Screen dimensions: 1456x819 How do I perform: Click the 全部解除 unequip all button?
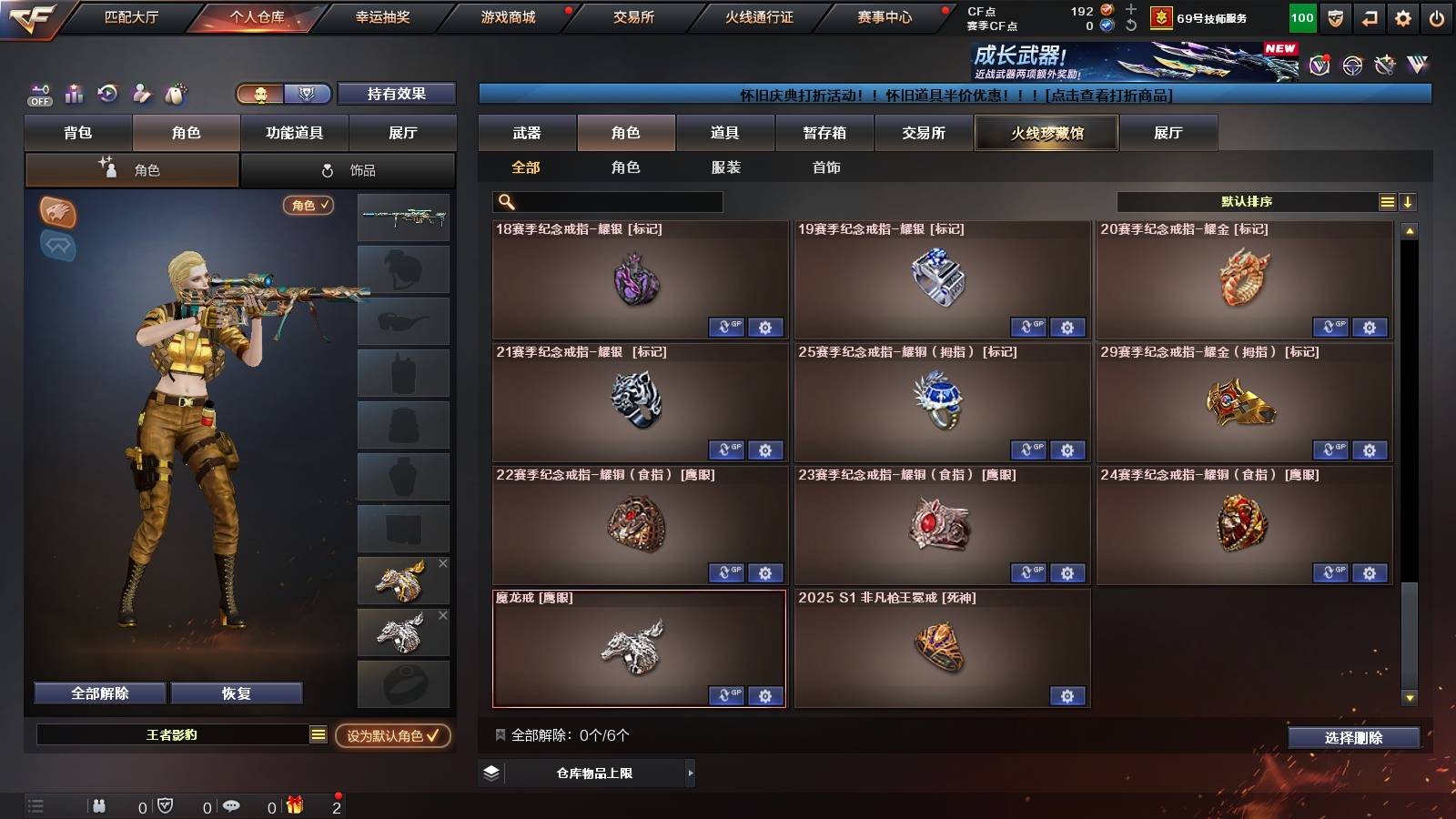point(98,693)
